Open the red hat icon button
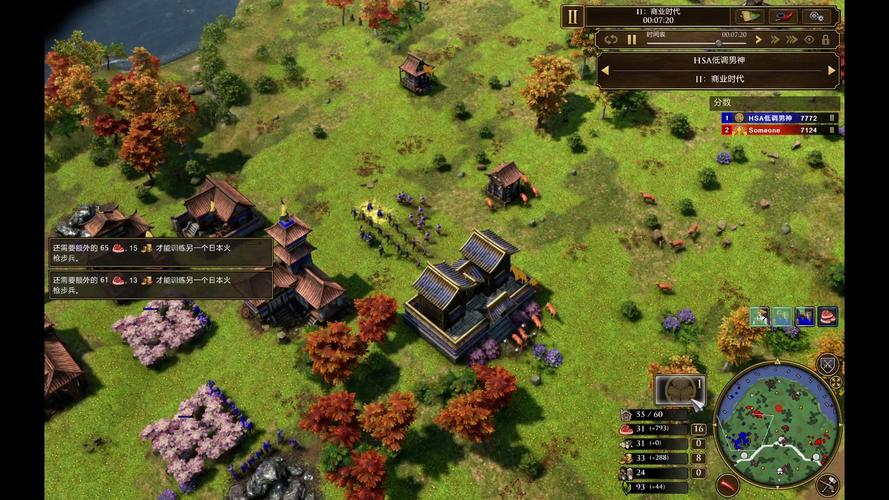Screen dimensions: 889x500 [x=784, y=16]
